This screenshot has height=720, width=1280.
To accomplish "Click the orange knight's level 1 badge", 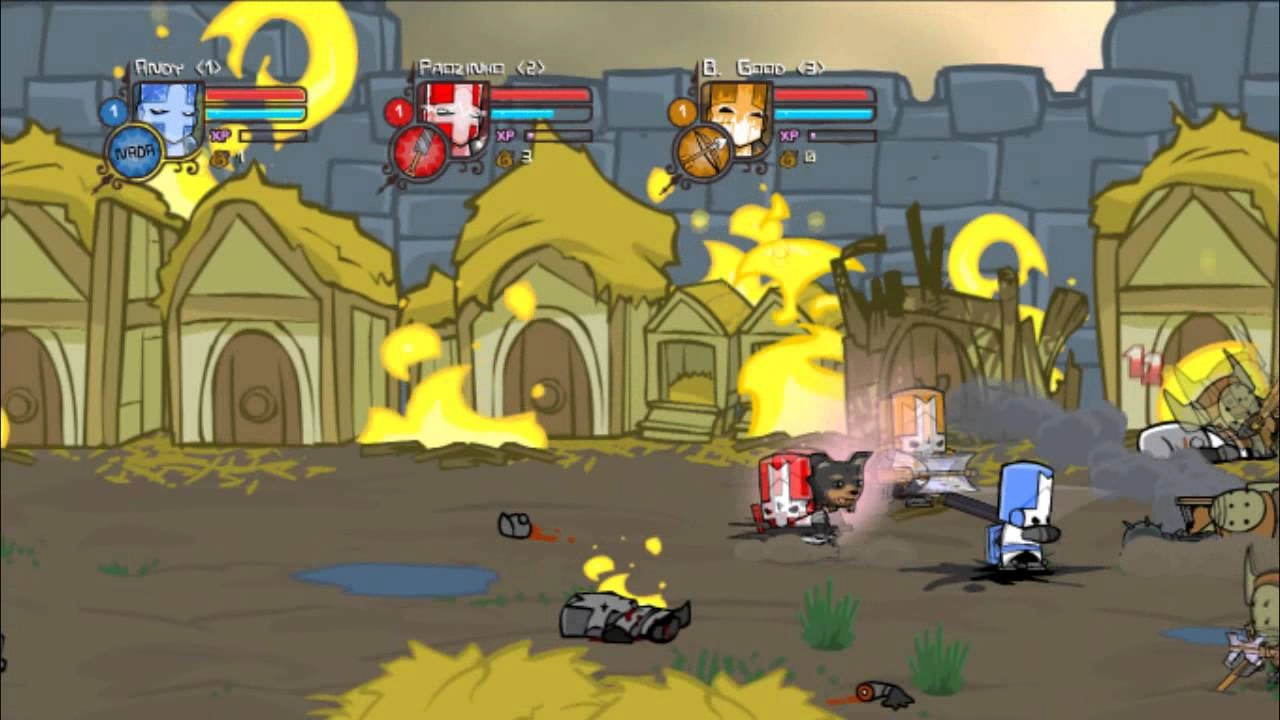I will tap(682, 111).
